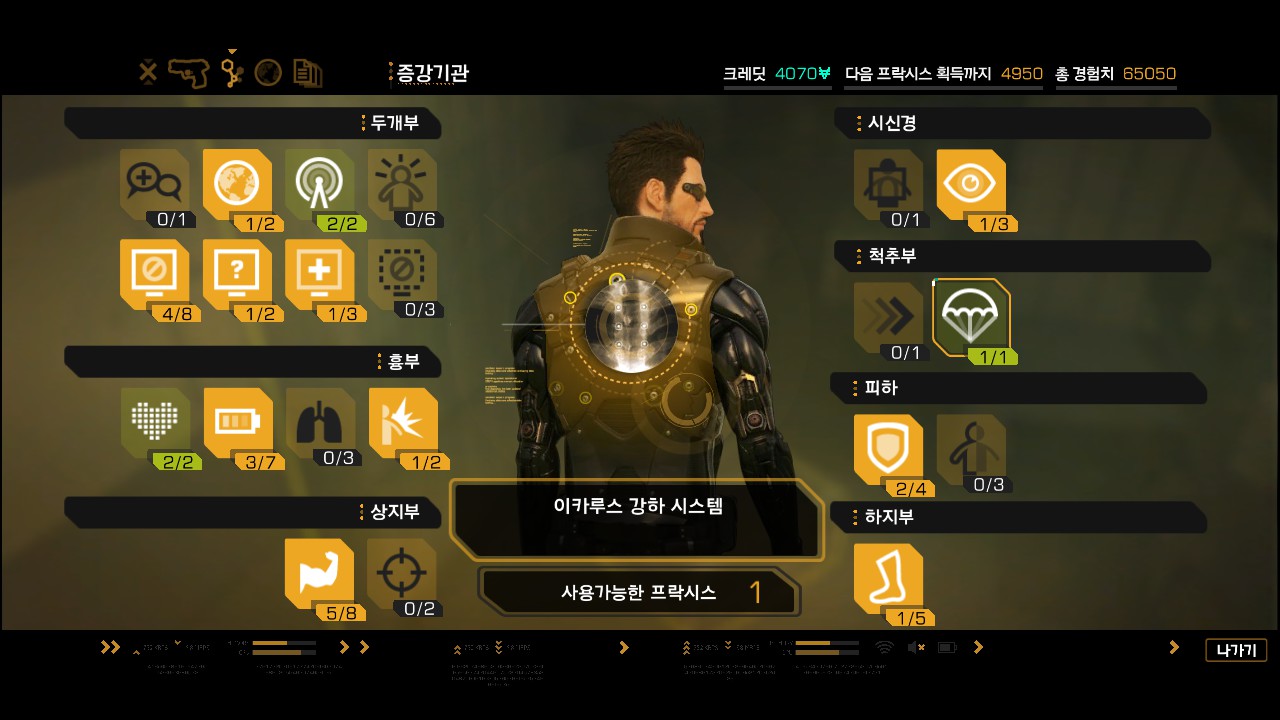Viewport: 1280px width, 720px height.
Task: Click the 나가기 exit button
Action: point(1236,650)
